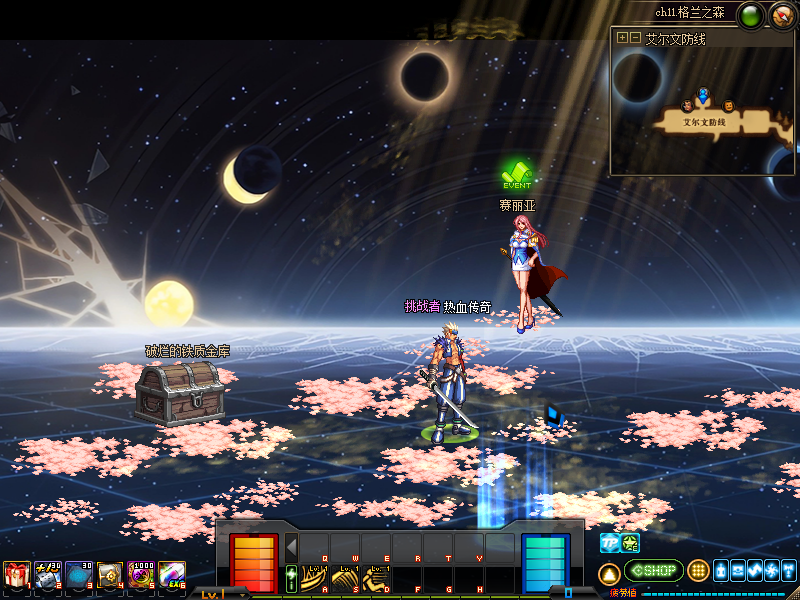Click the TP skill button
The height and width of the screenshot is (600, 800).
(609, 543)
